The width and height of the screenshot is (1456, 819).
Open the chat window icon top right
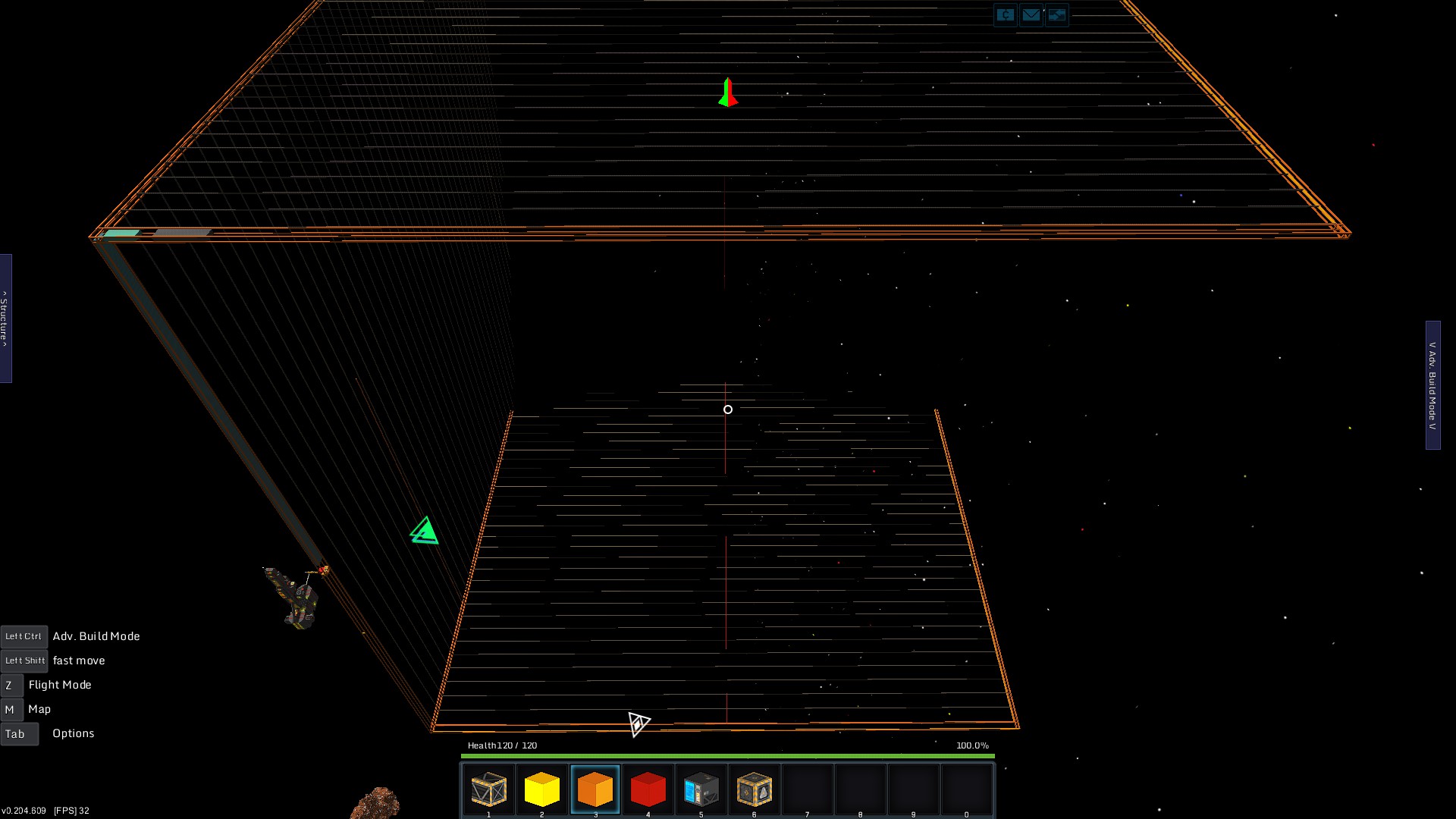(1005, 14)
